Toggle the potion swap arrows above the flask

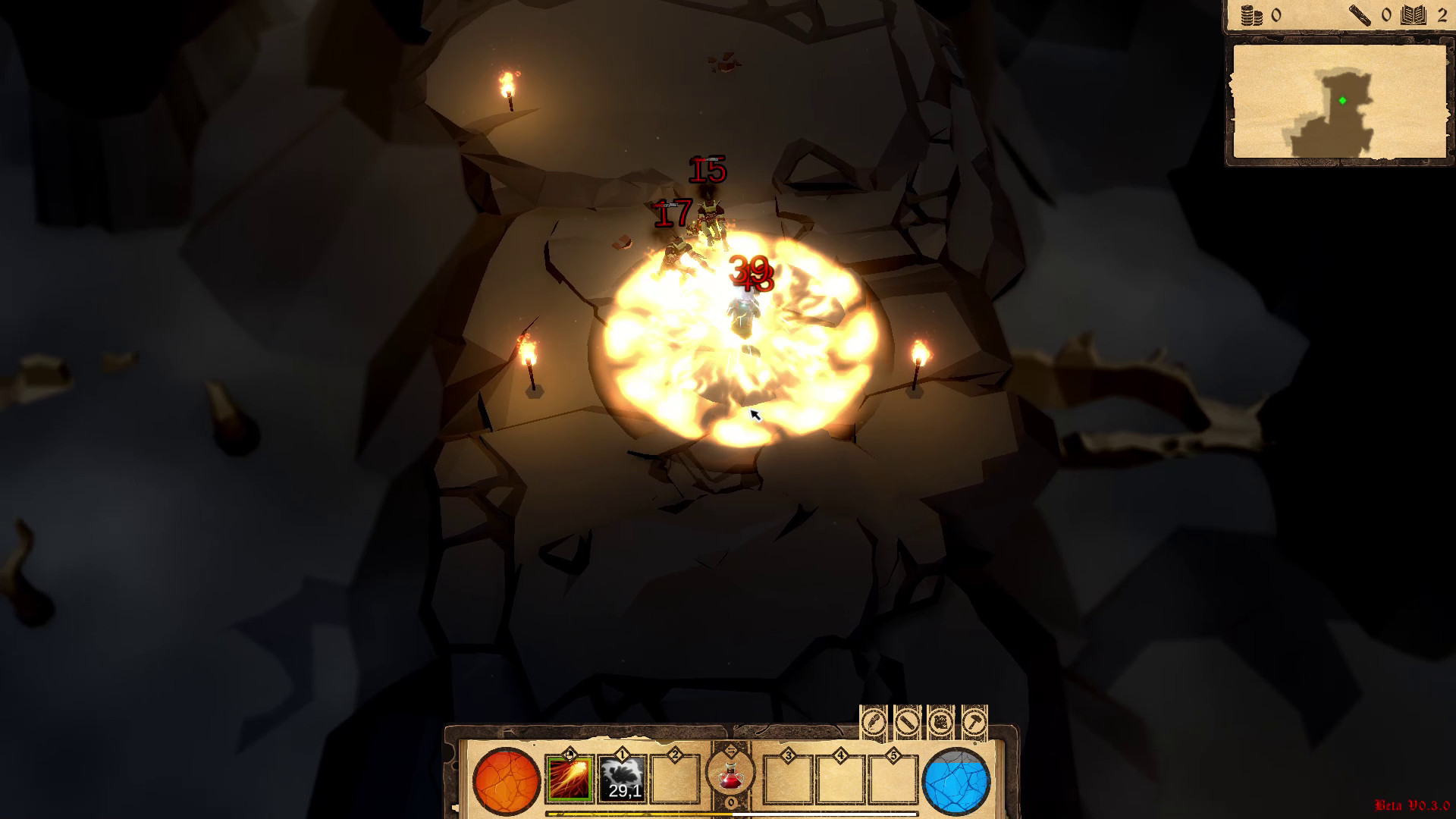click(733, 750)
